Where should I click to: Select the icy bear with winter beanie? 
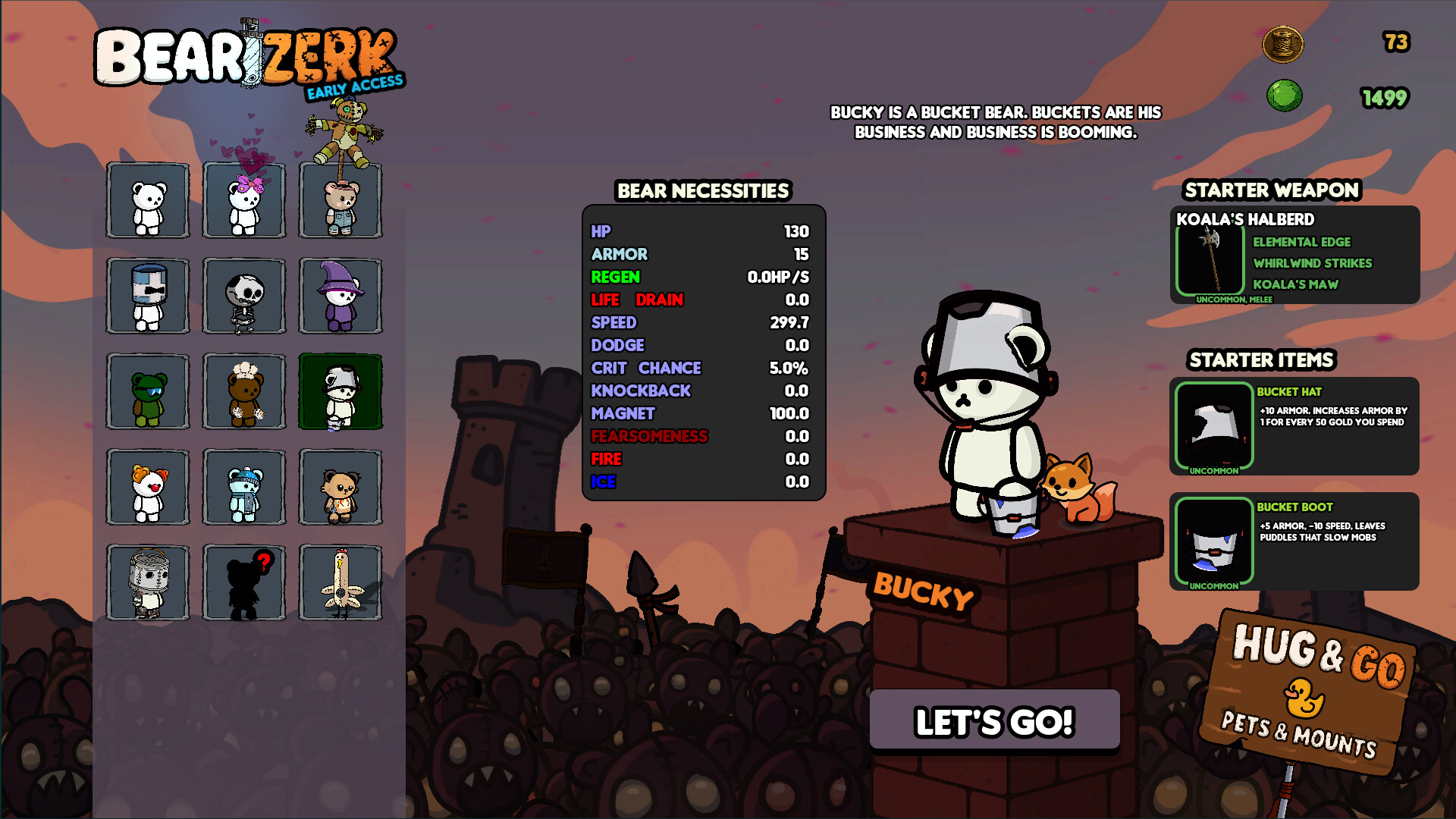tap(244, 488)
